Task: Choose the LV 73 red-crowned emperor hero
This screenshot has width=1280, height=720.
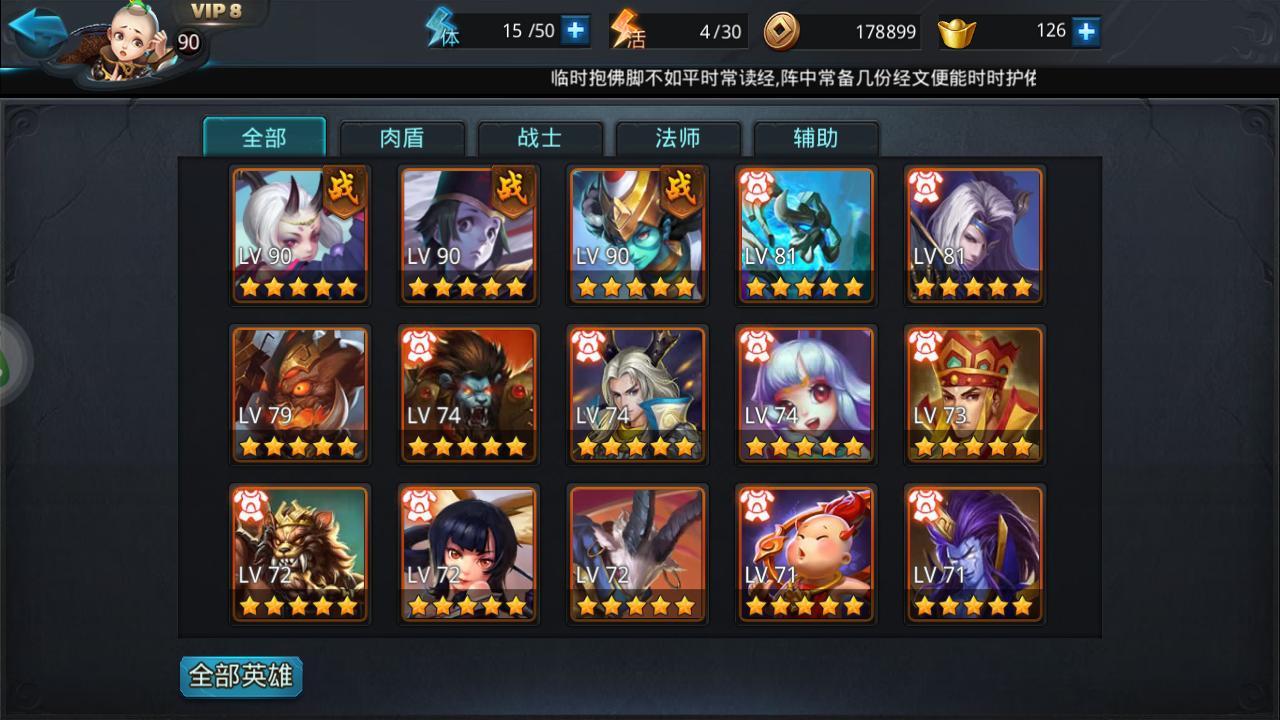Action: point(975,395)
